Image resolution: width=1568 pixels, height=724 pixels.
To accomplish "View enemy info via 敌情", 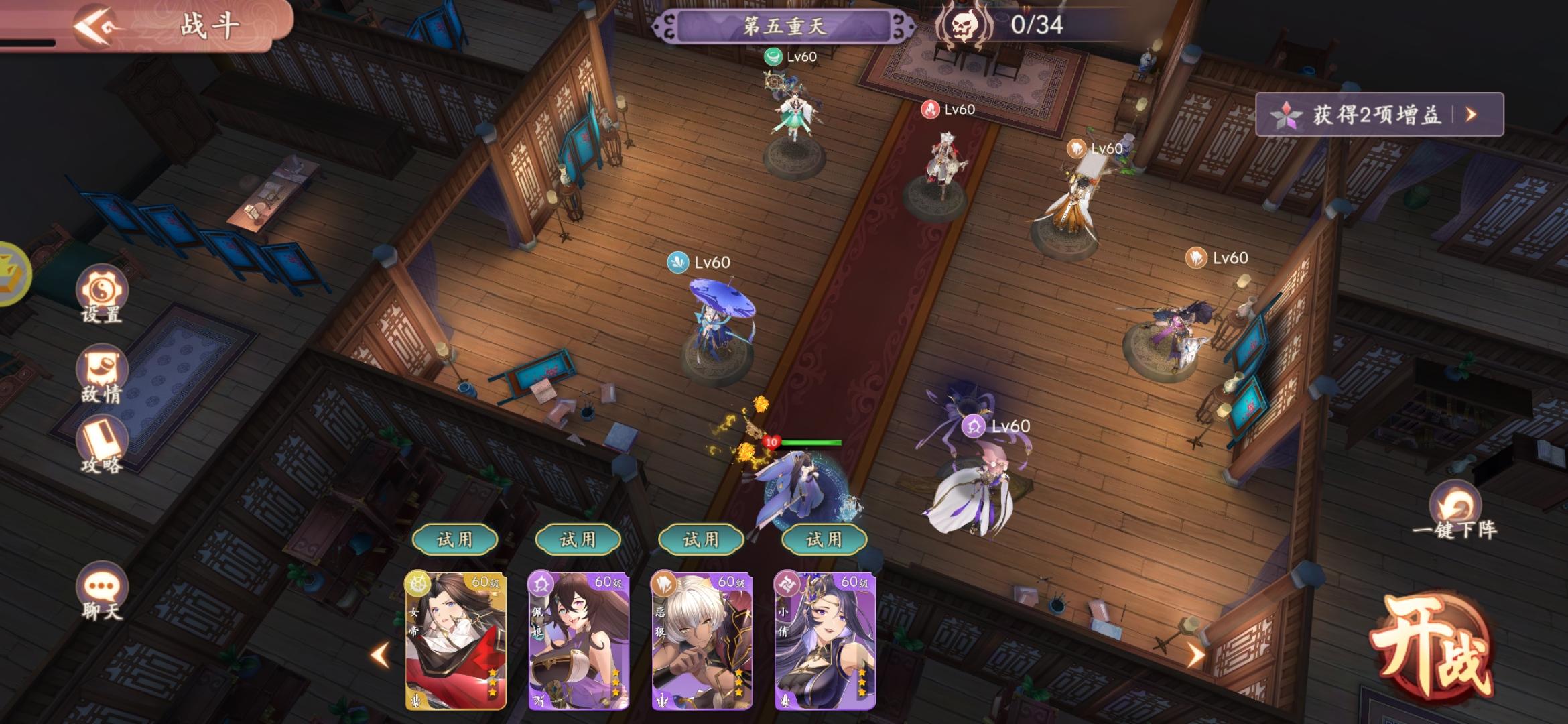I will click(x=102, y=373).
